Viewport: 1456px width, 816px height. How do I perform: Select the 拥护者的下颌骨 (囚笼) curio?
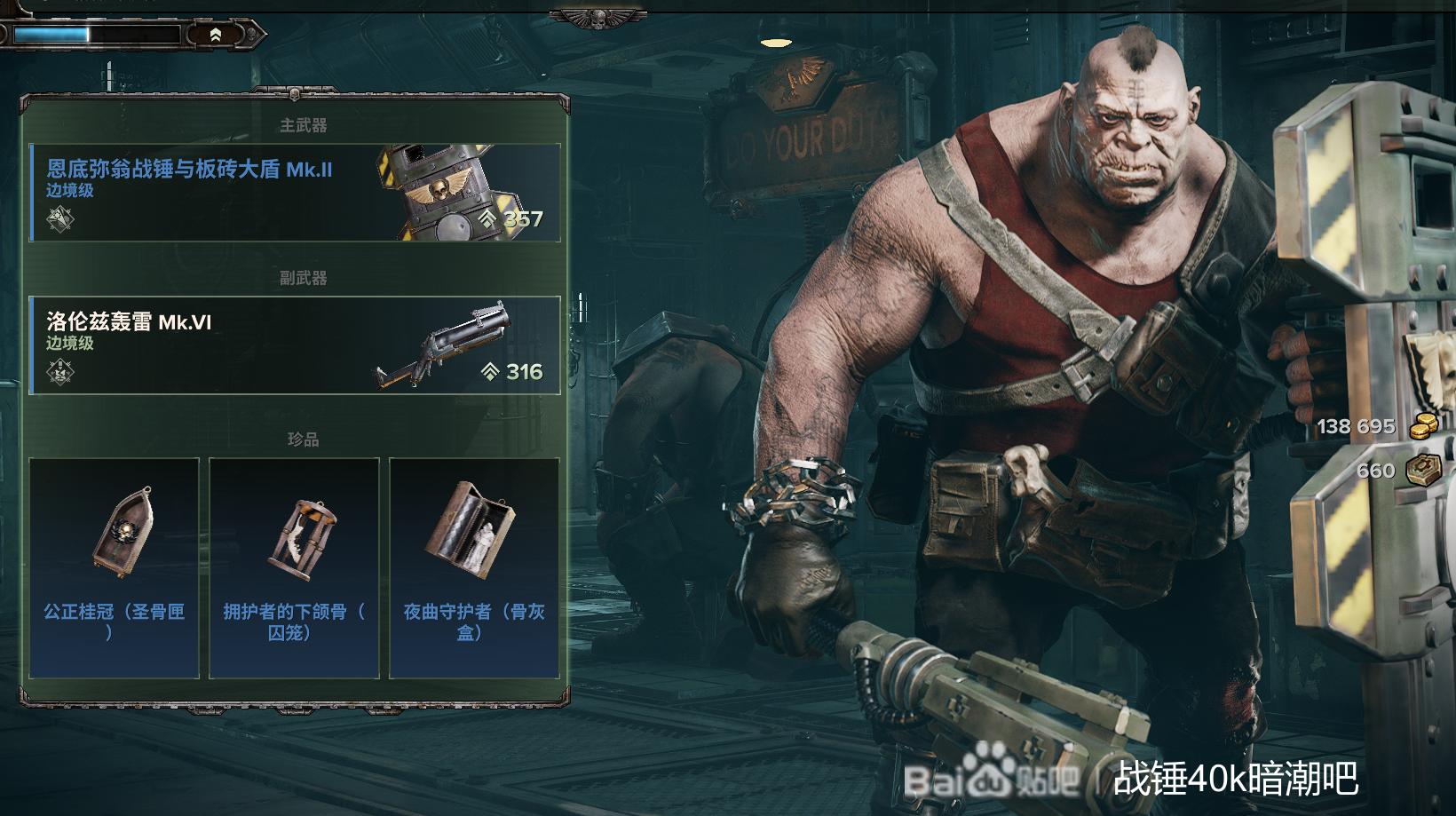(x=294, y=568)
